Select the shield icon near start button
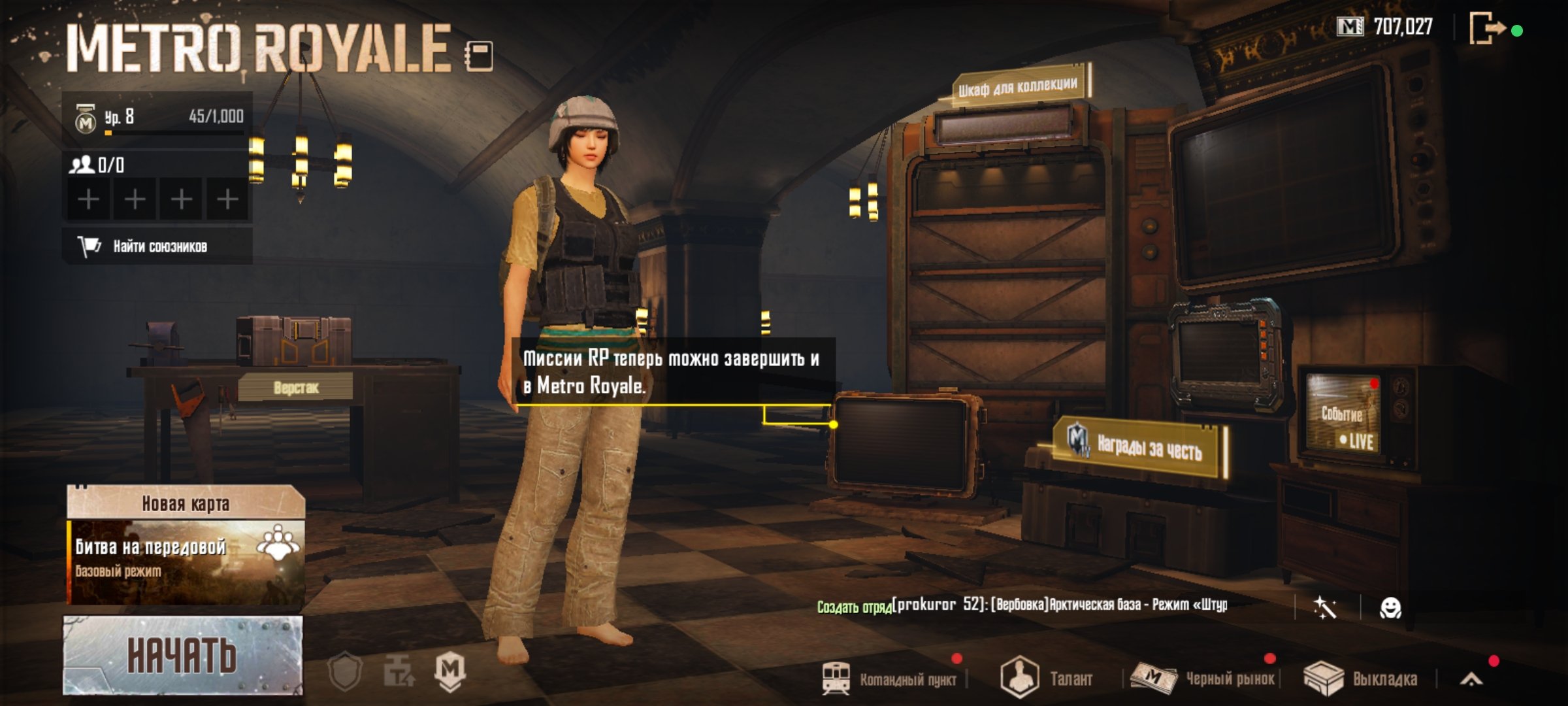Image resolution: width=1568 pixels, height=706 pixels. (x=345, y=671)
